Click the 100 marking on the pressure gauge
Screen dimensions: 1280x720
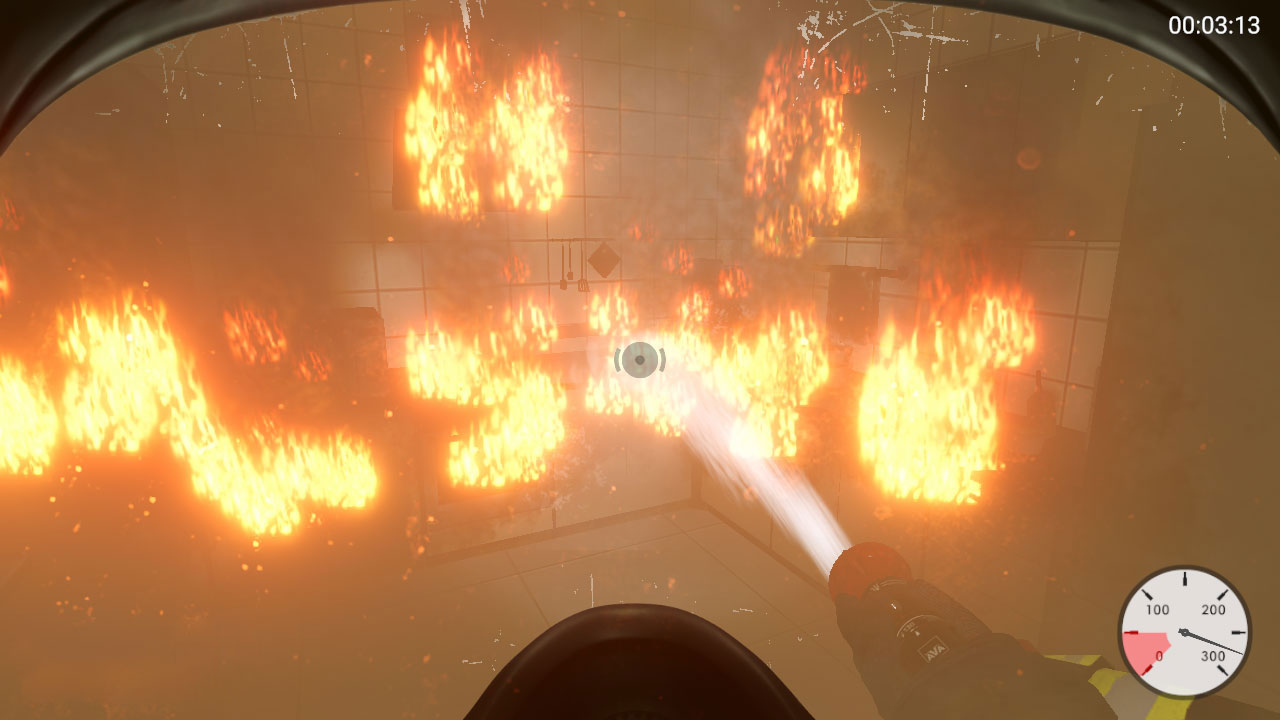pos(1158,609)
